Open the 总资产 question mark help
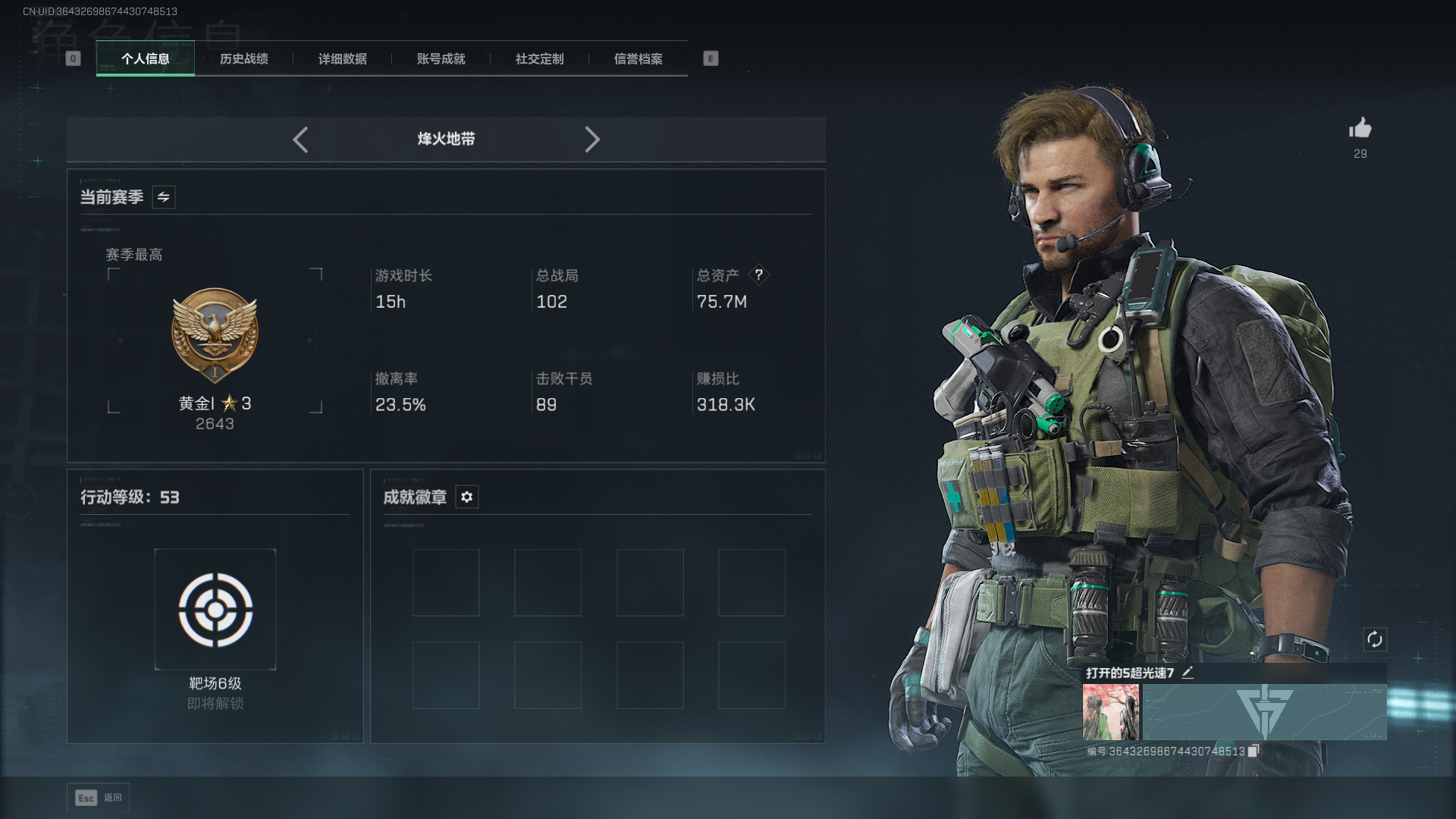1456x819 pixels. click(758, 275)
